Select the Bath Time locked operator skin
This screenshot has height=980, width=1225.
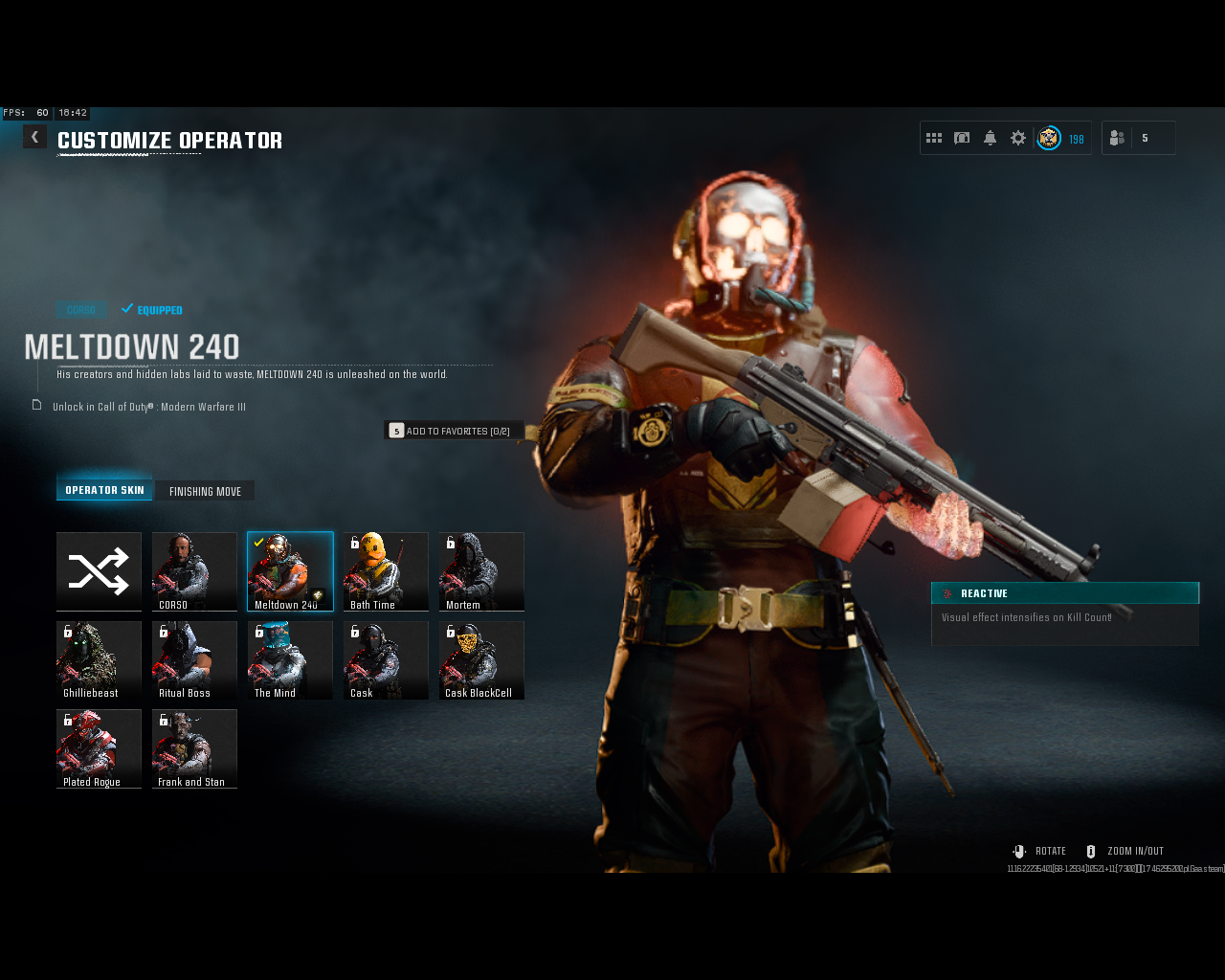point(386,571)
